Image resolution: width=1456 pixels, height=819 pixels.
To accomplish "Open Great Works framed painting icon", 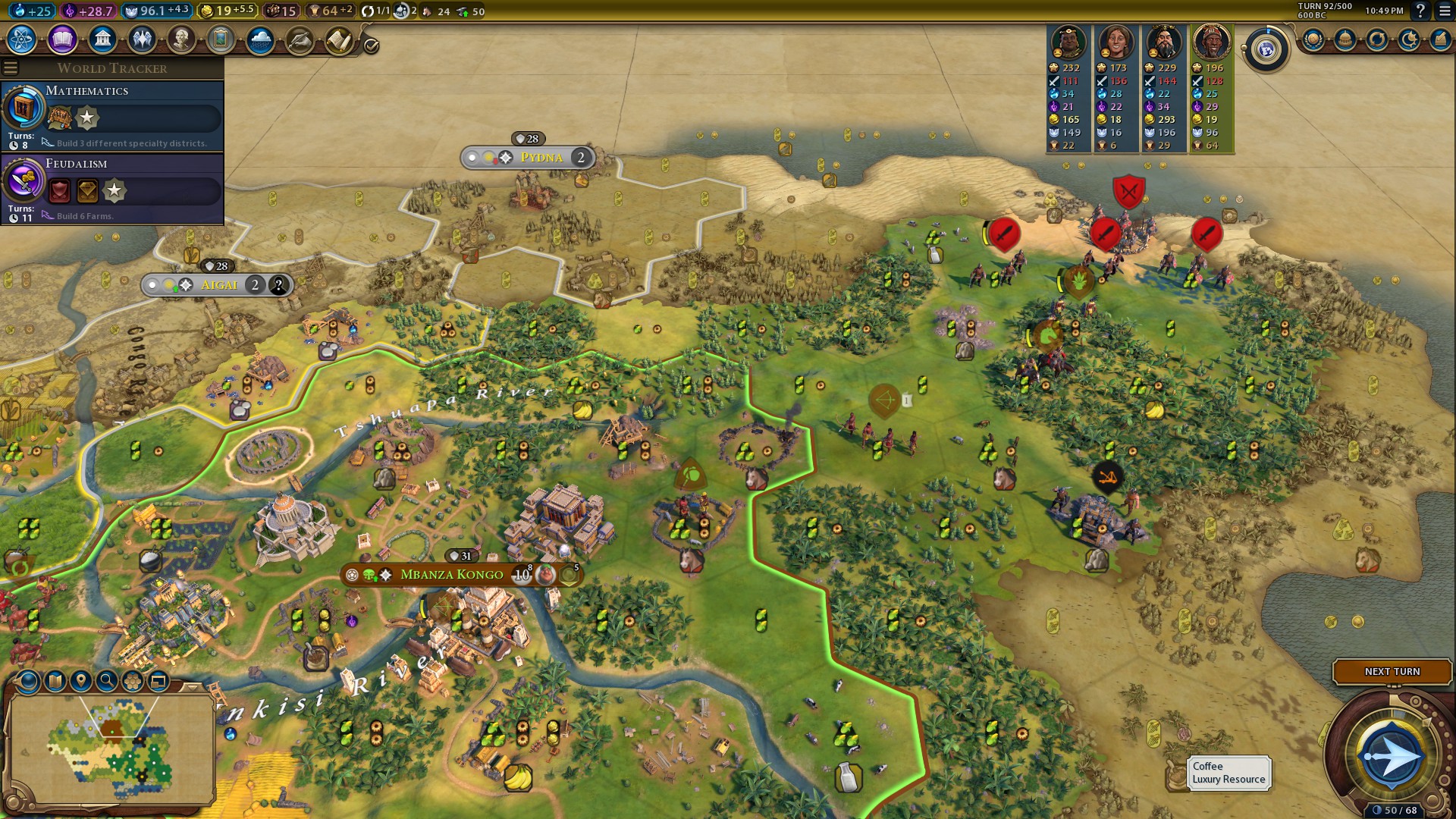I will (221, 39).
